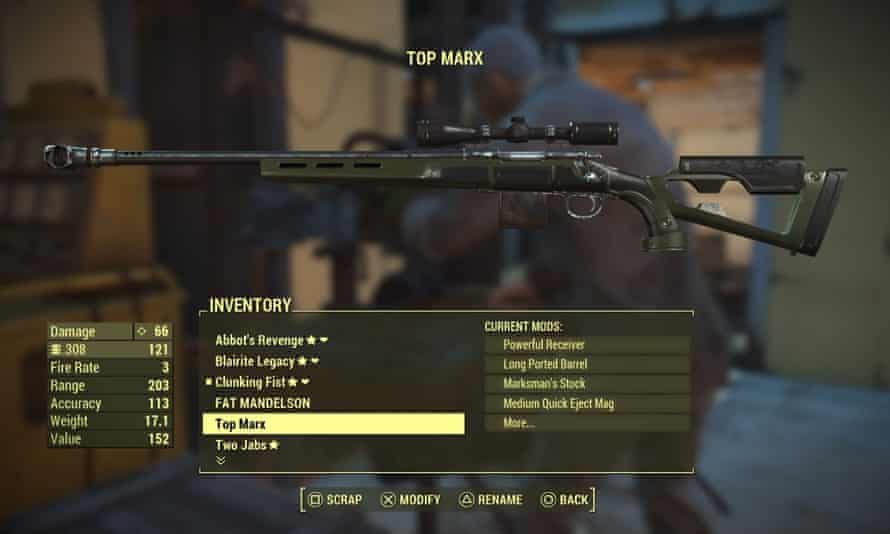890x534 pixels.
Task: Go Back from the inventory
Action: click(565, 498)
